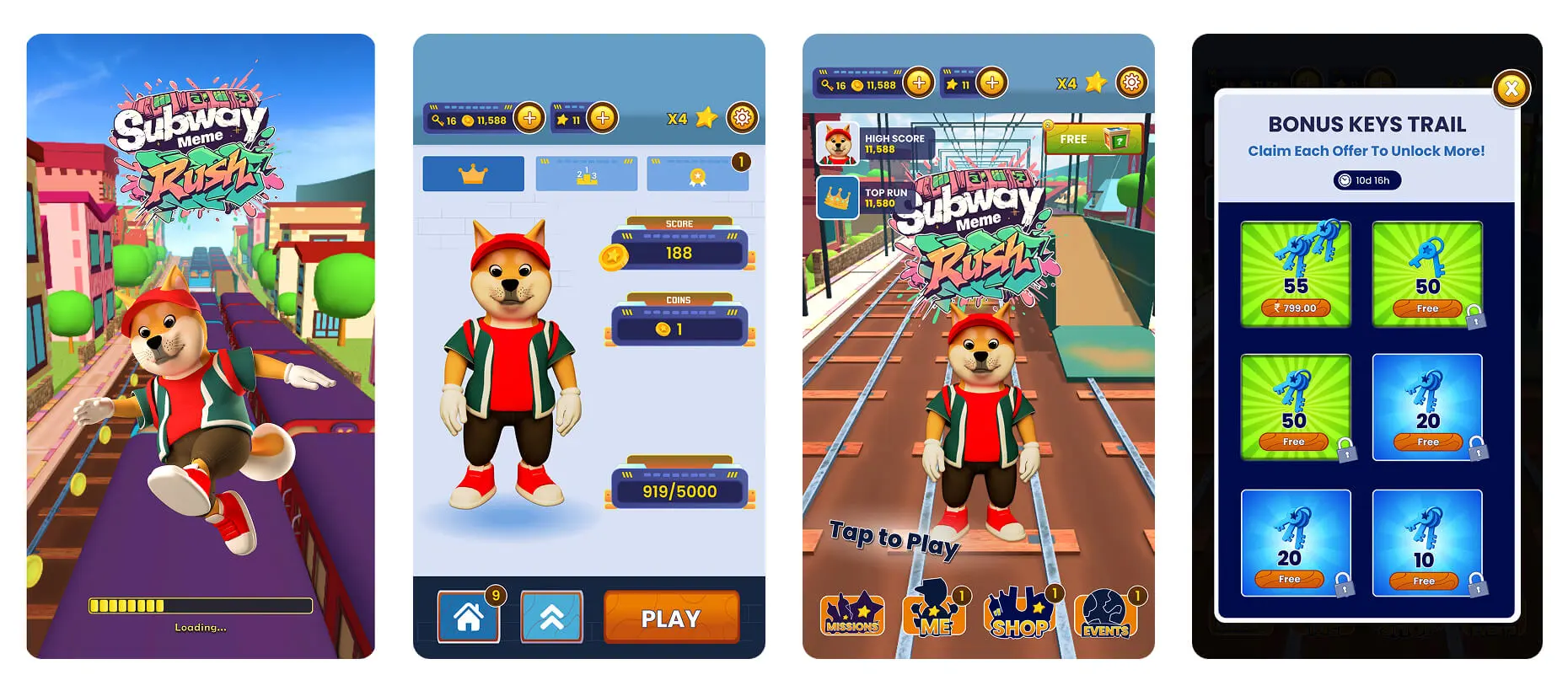
Task: Open the MISSIONS screen
Action: 852,615
